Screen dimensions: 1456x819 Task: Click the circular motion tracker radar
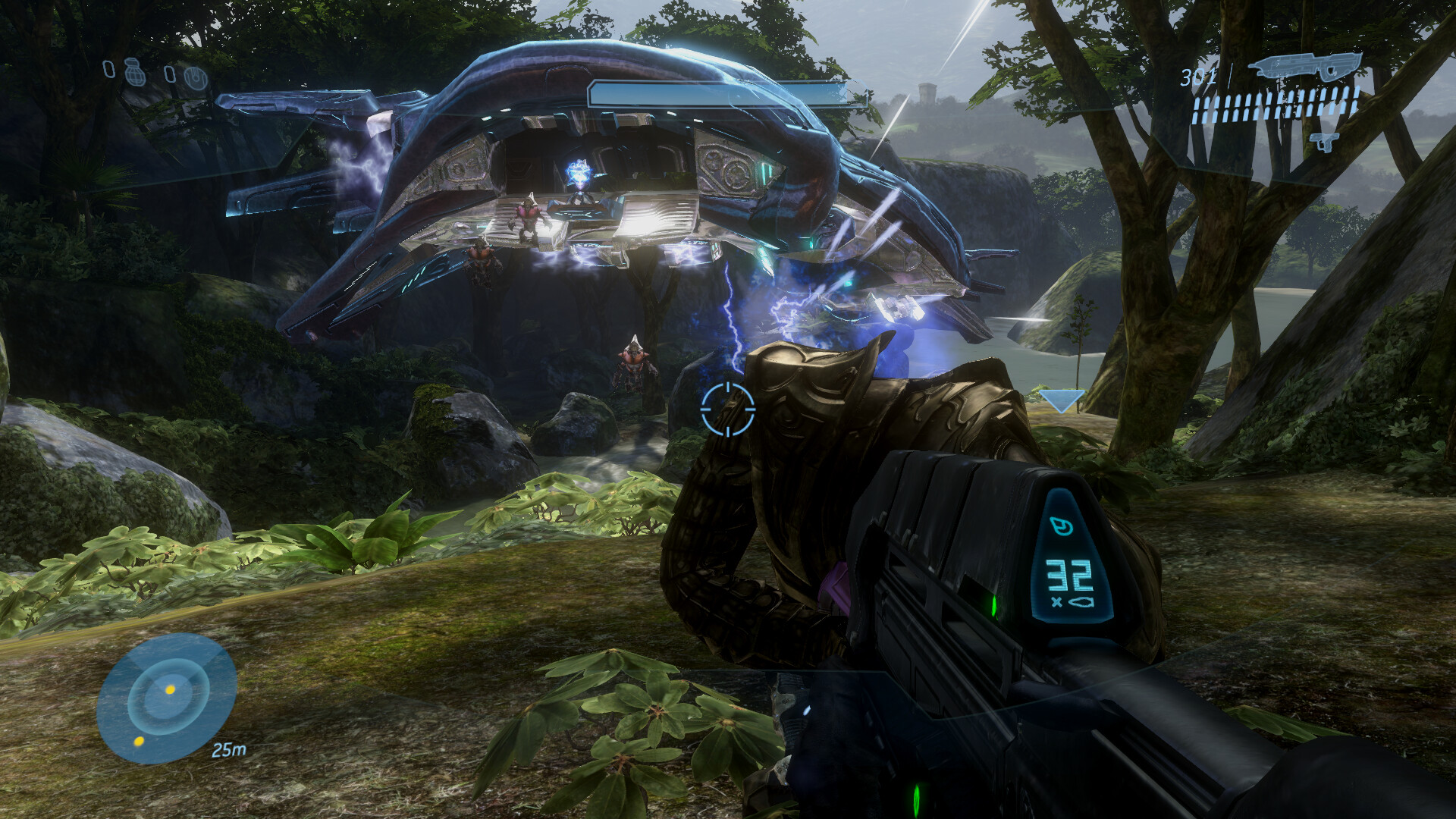167,698
